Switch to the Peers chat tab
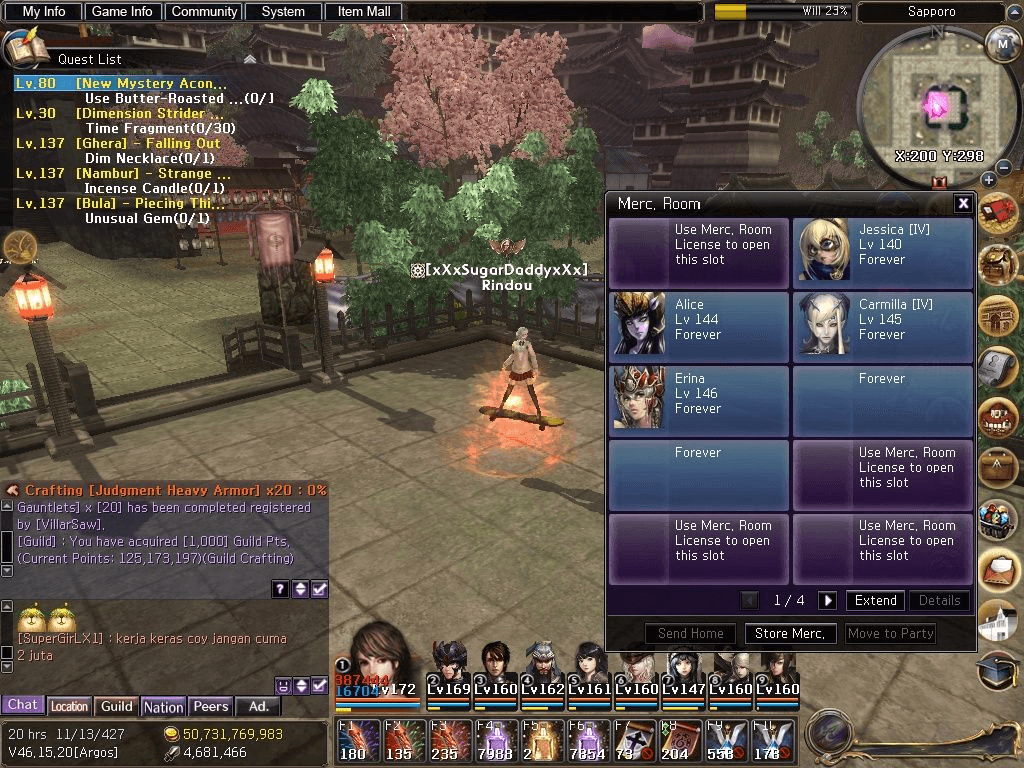The height and width of the screenshot is (768, 1024). pos(210,706)
